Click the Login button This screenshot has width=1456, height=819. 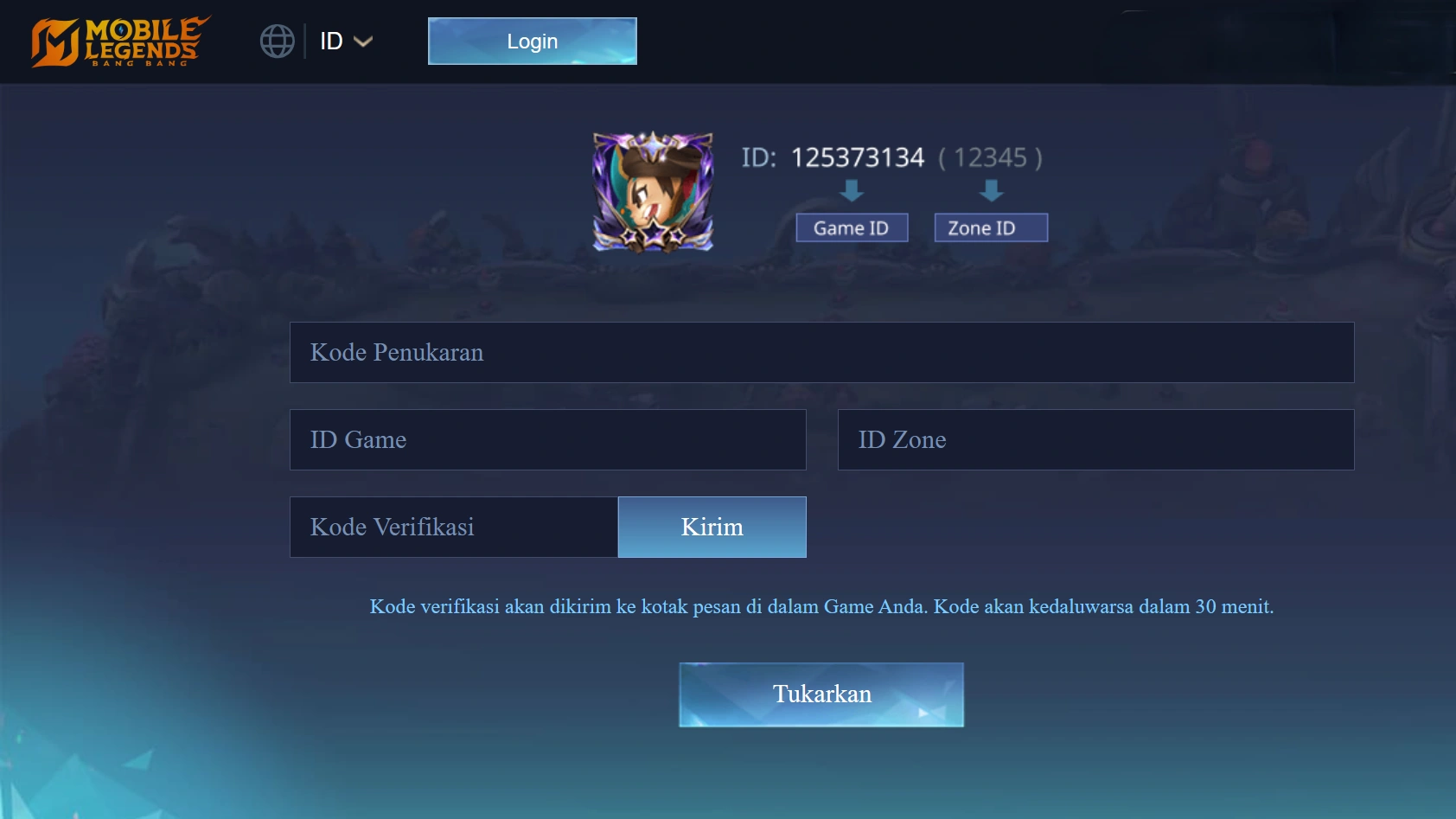click(x=532, y=41)
